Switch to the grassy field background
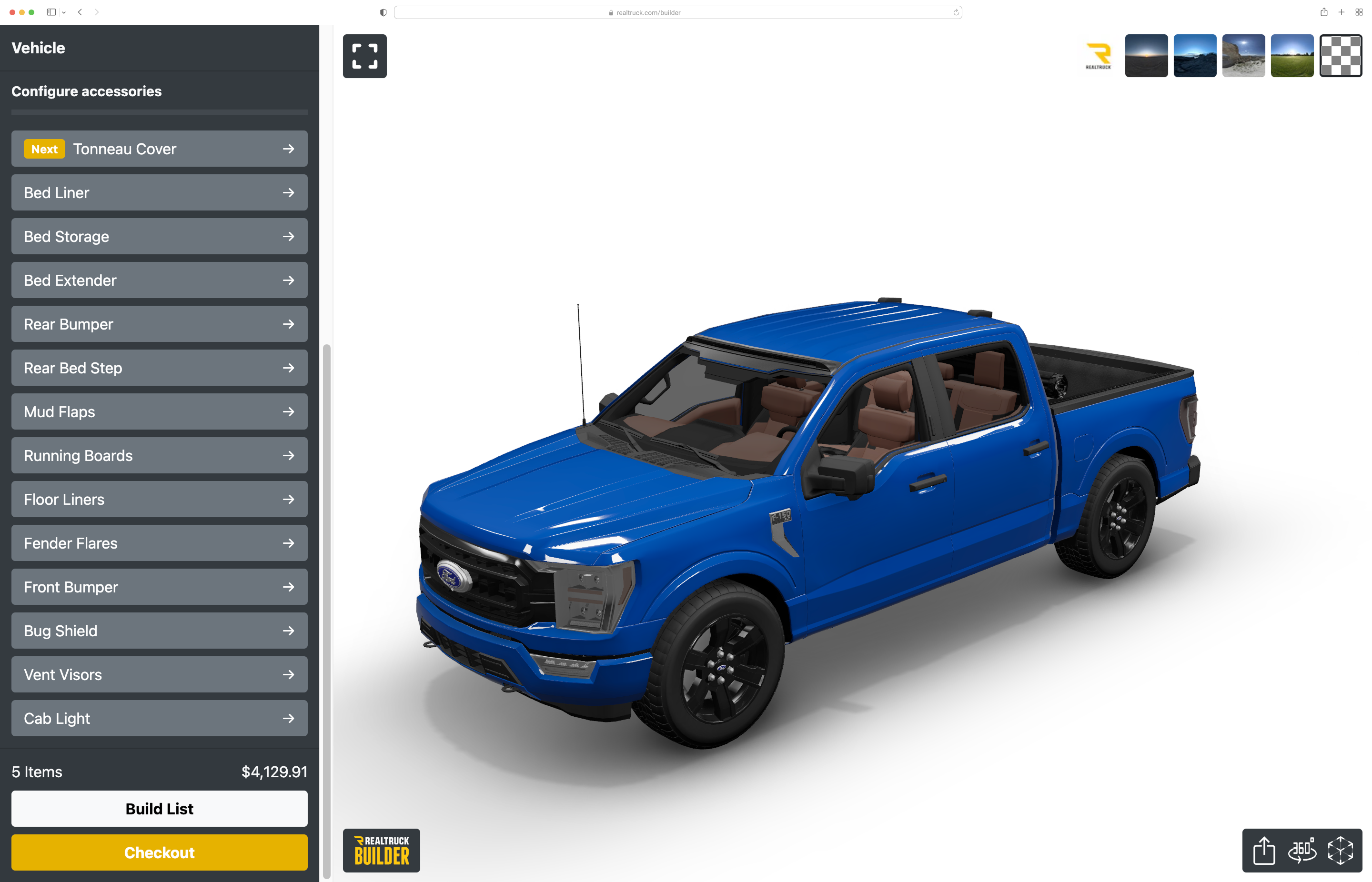The image size is (1372, 882). point(1292,56)
